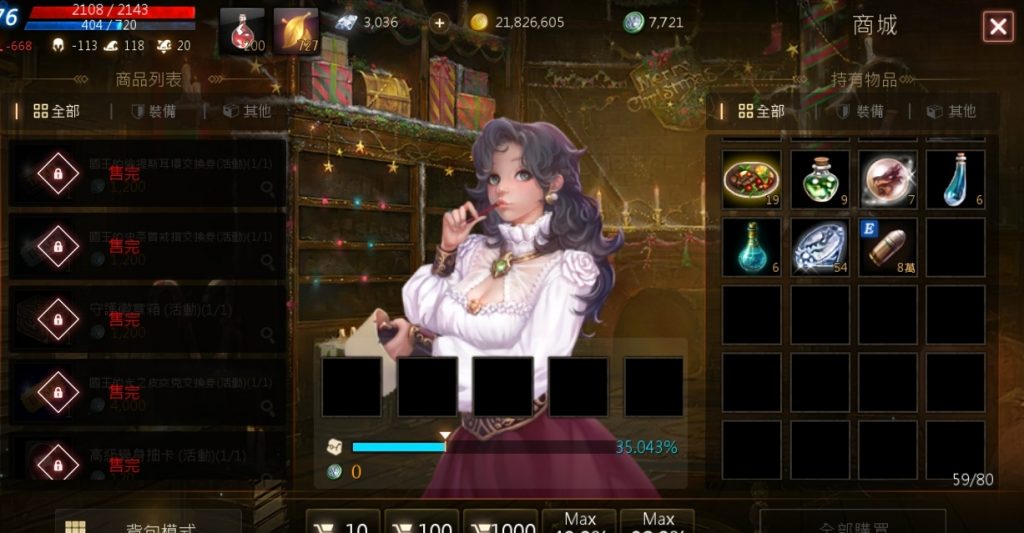This screenshot has width=1024, height=533.
Task: Set purchase quantity with the cart 100 button
Action: (421, 523)
